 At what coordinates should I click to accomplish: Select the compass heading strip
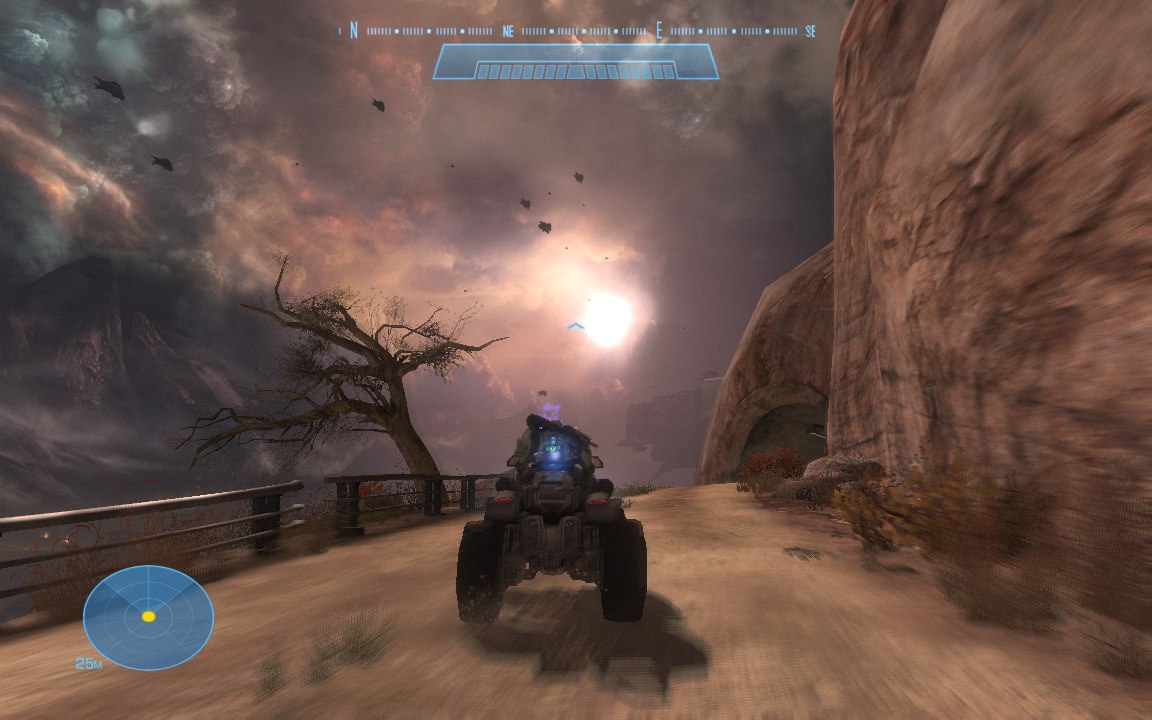(x=580, y=31)
